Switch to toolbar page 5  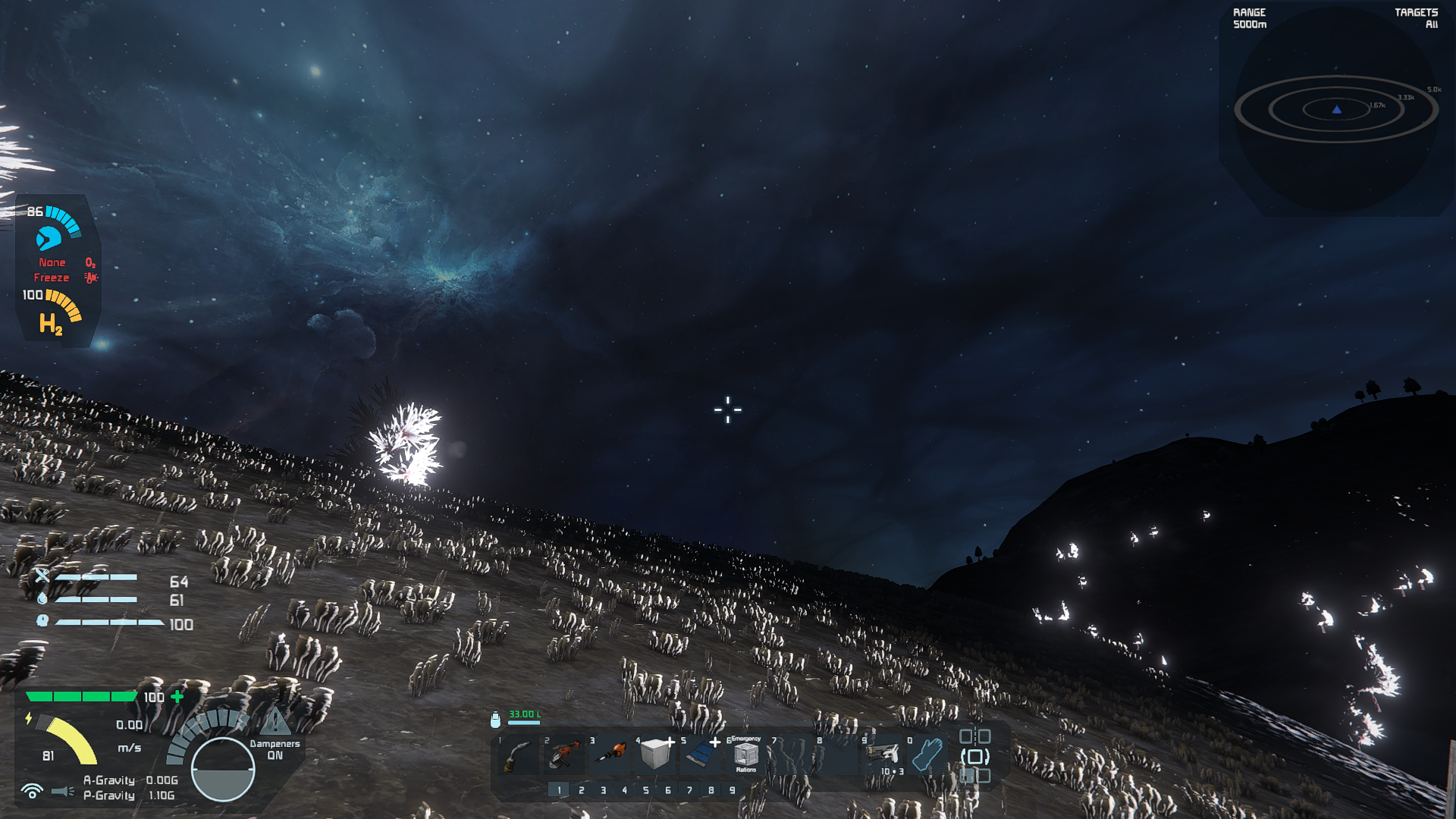(646, 790)
